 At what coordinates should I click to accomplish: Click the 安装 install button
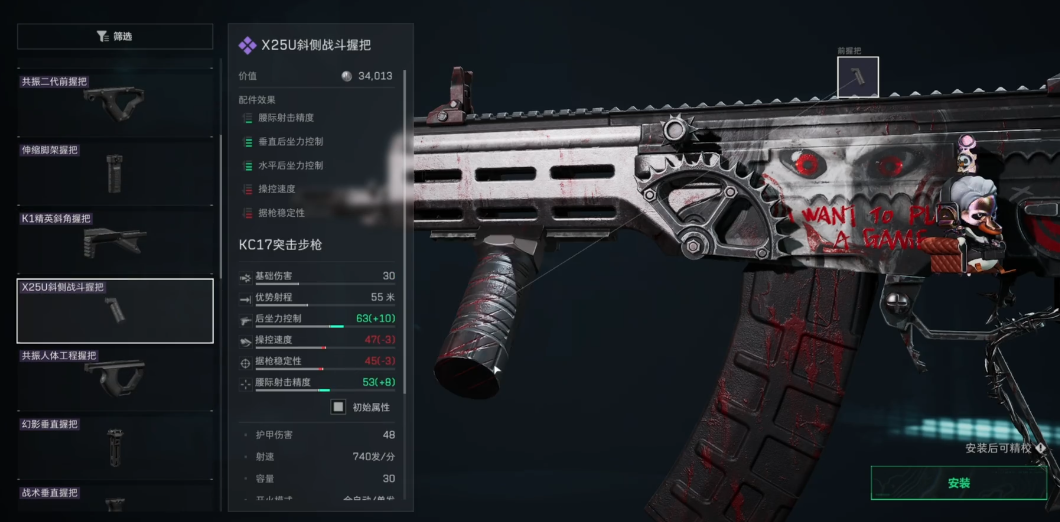(x=958, y=483)
